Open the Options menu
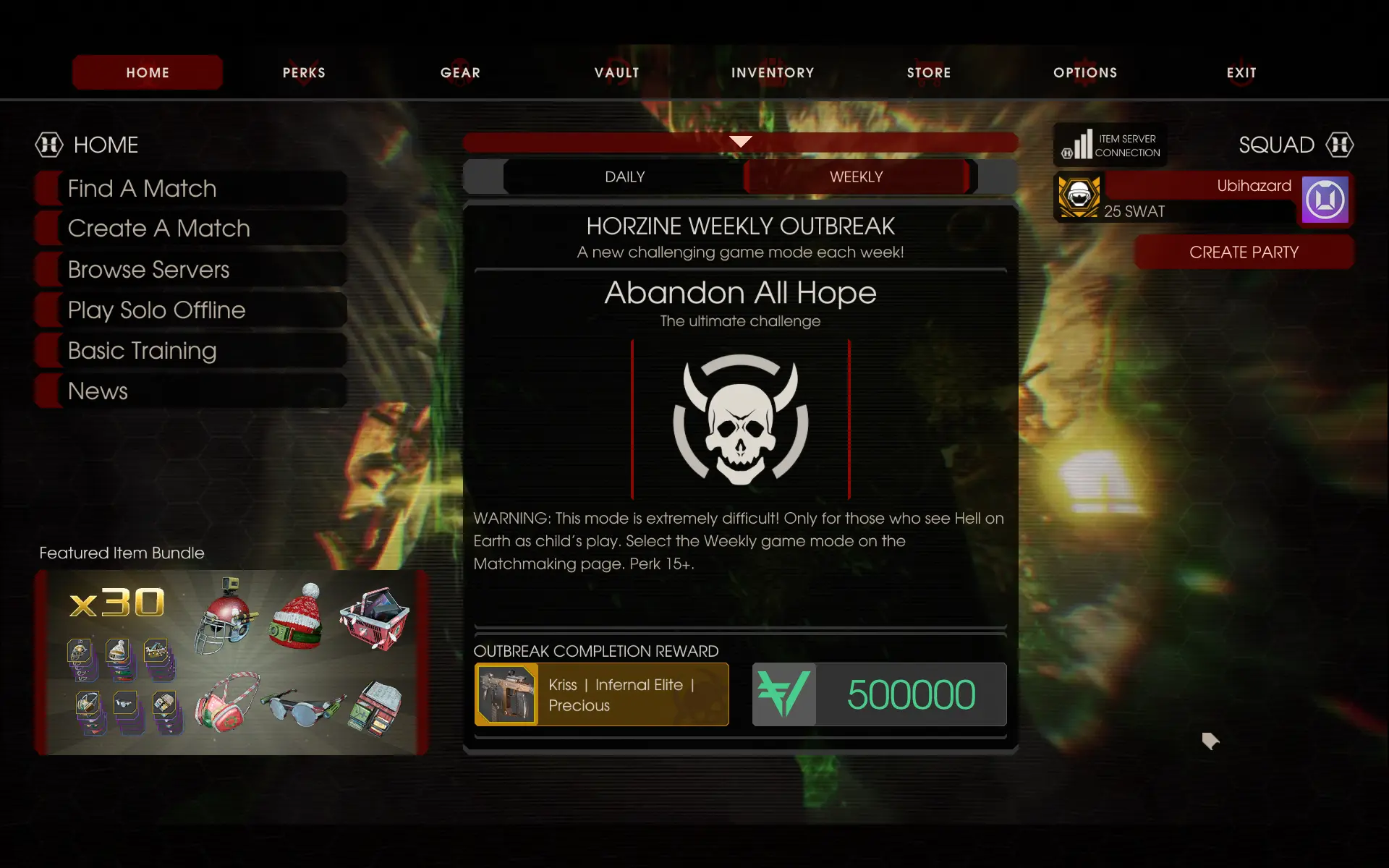Image resolution: width=1389 pixels, height=868 pixels. click(x=1085, y=72)
